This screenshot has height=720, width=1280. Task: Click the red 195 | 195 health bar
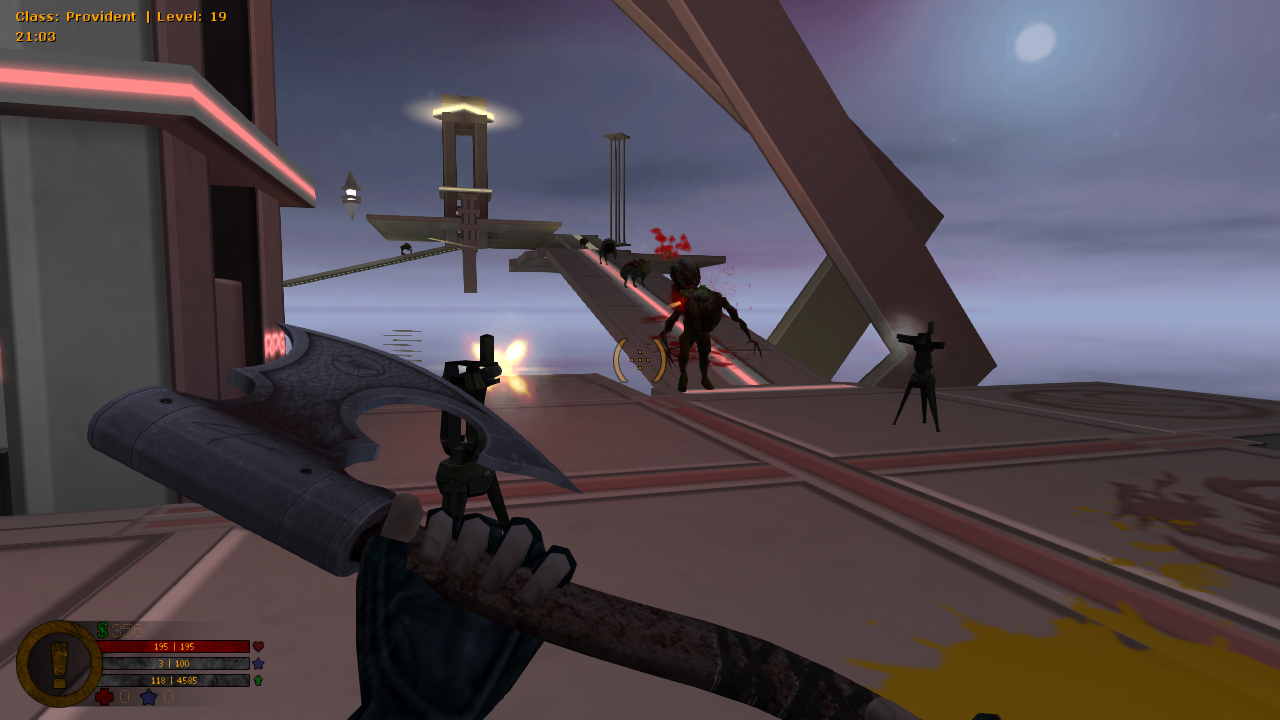[x=173, y=646]
